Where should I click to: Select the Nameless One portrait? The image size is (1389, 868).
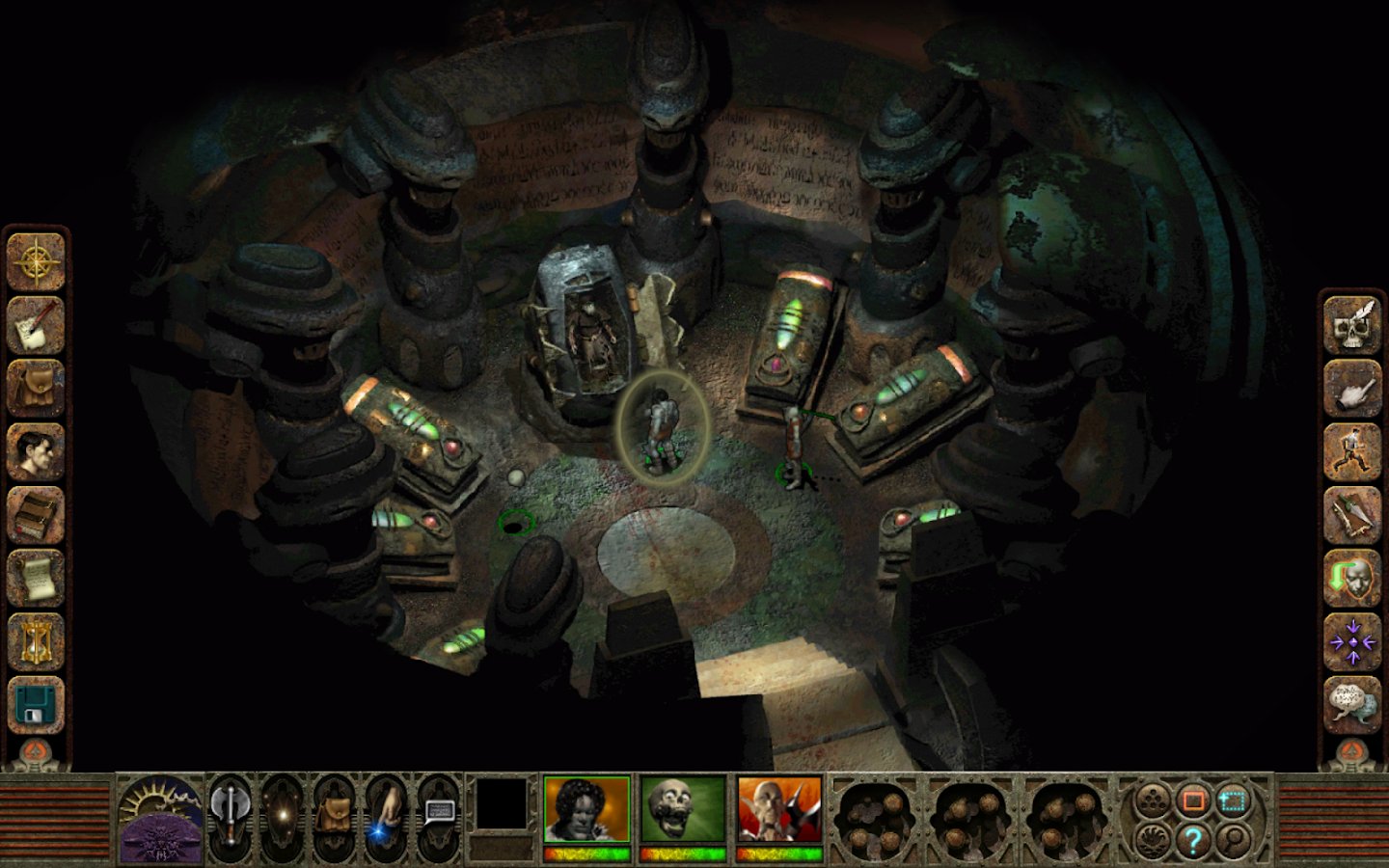tap(586, 809)
